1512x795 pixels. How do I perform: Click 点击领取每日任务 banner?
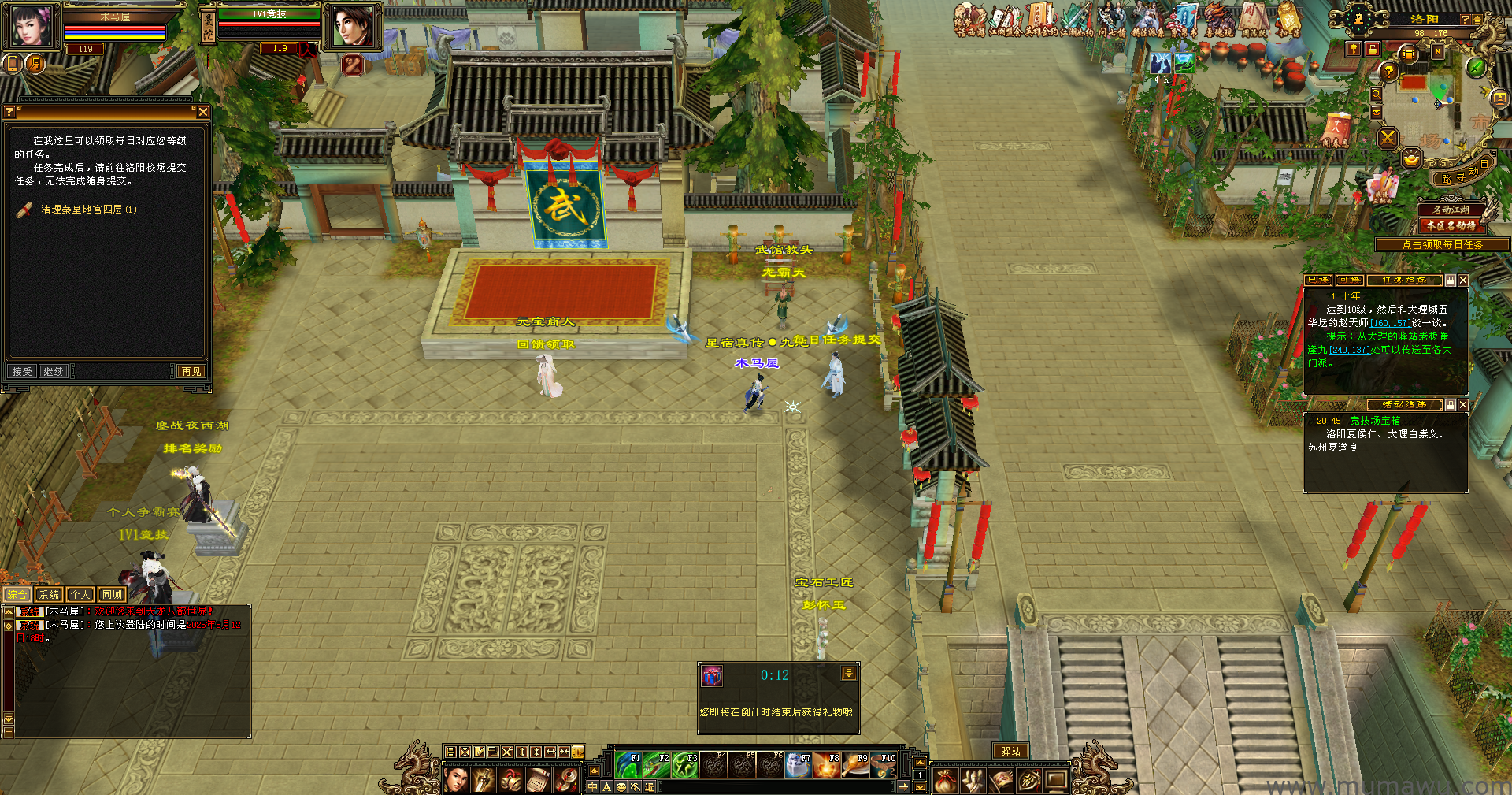click(1442, 245)
